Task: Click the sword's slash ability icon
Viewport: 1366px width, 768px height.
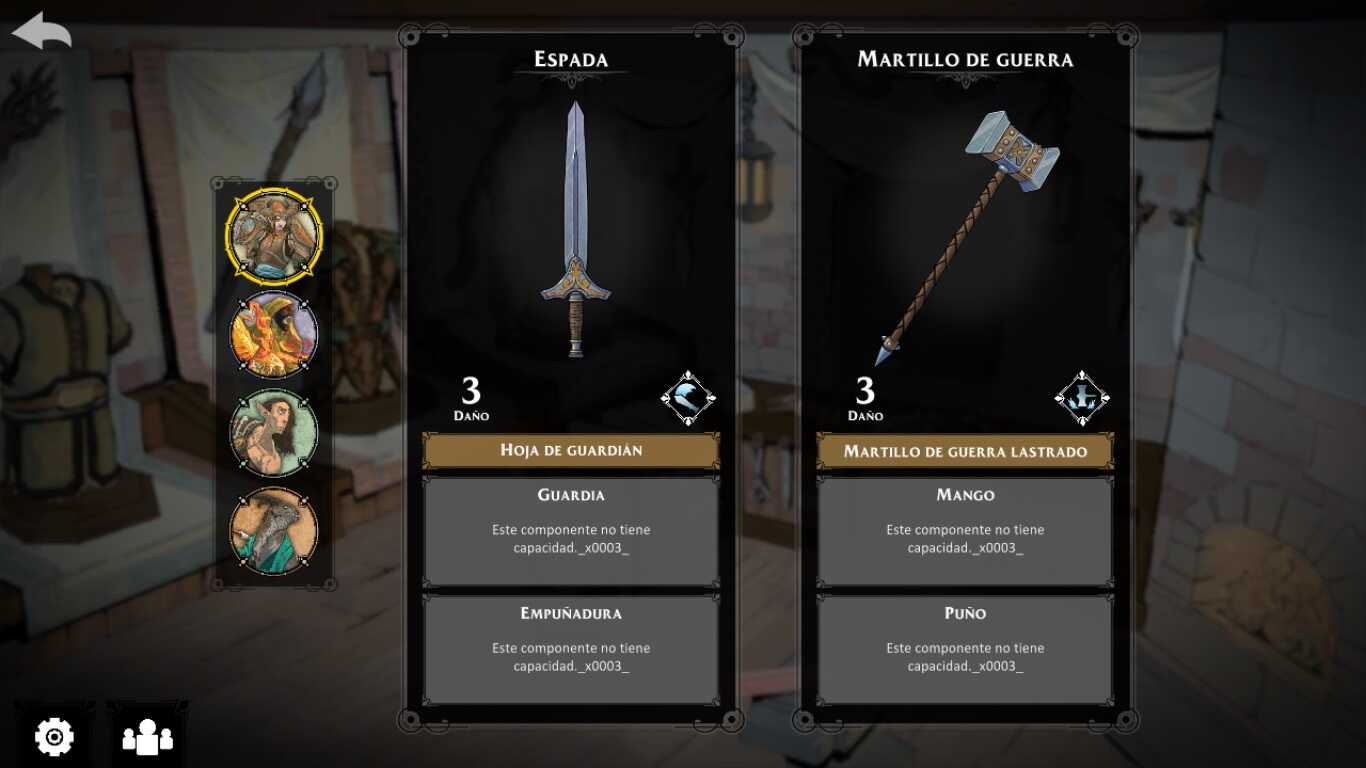Action: click(x=688, y=398)
